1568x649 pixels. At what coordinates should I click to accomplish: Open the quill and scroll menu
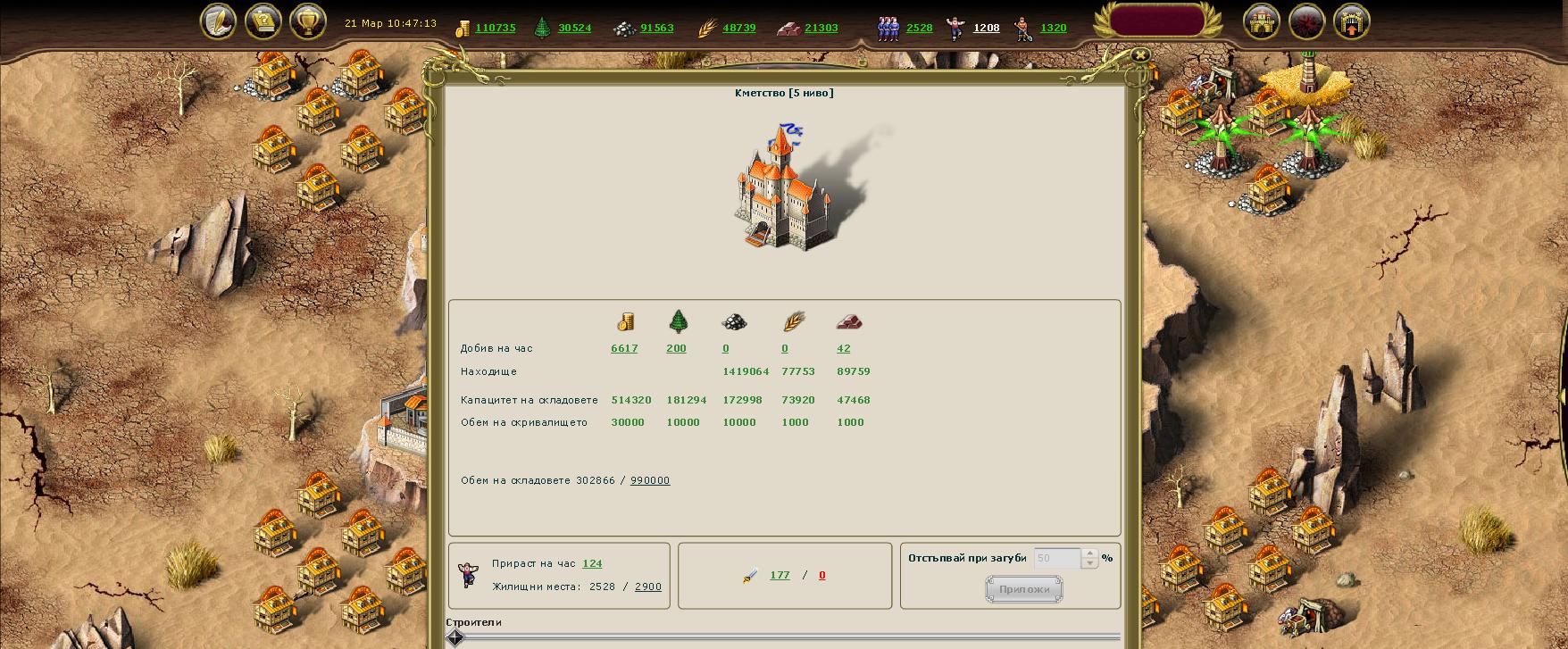218,21
